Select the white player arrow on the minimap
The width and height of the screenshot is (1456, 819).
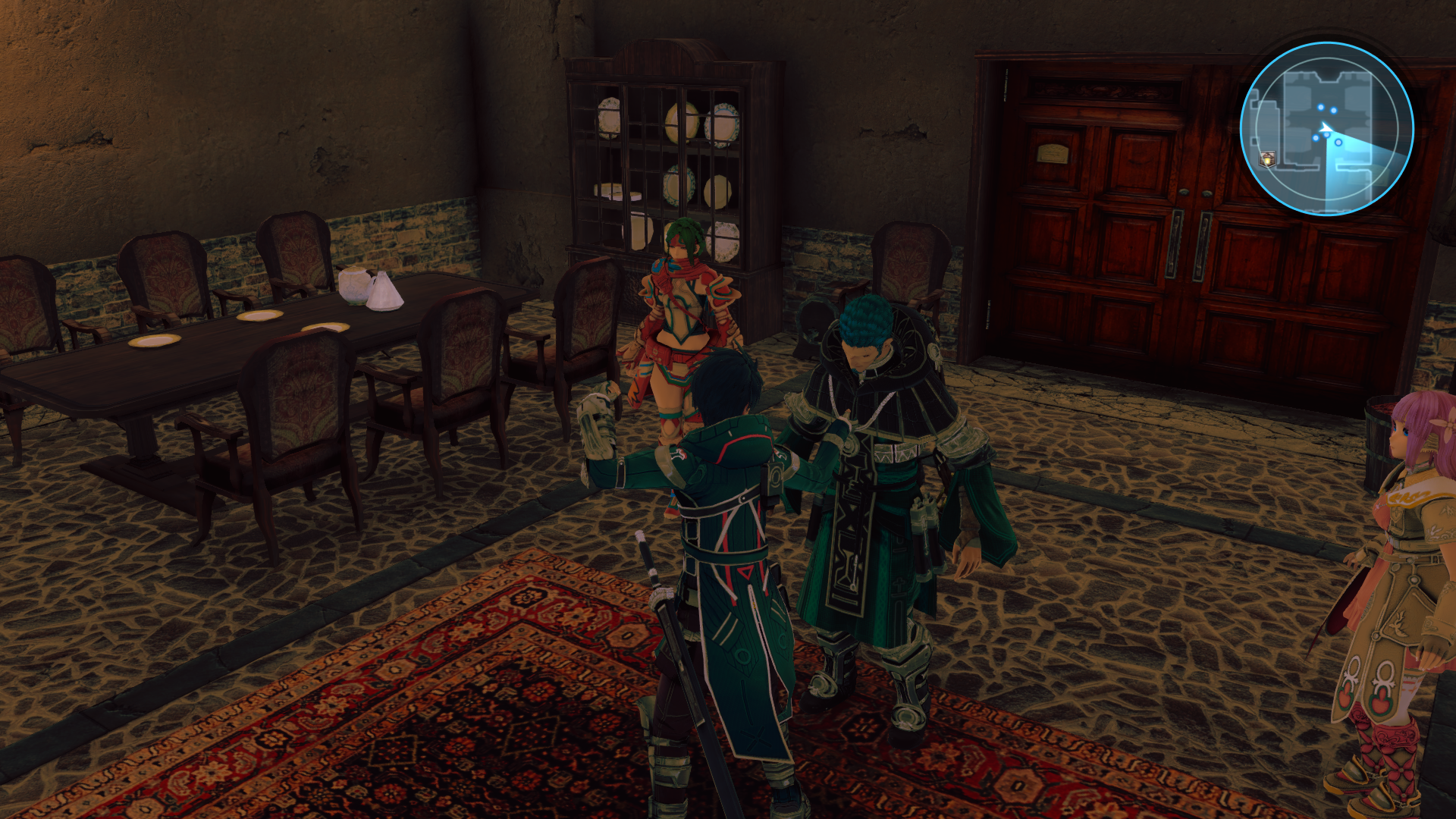point(1326,128)
